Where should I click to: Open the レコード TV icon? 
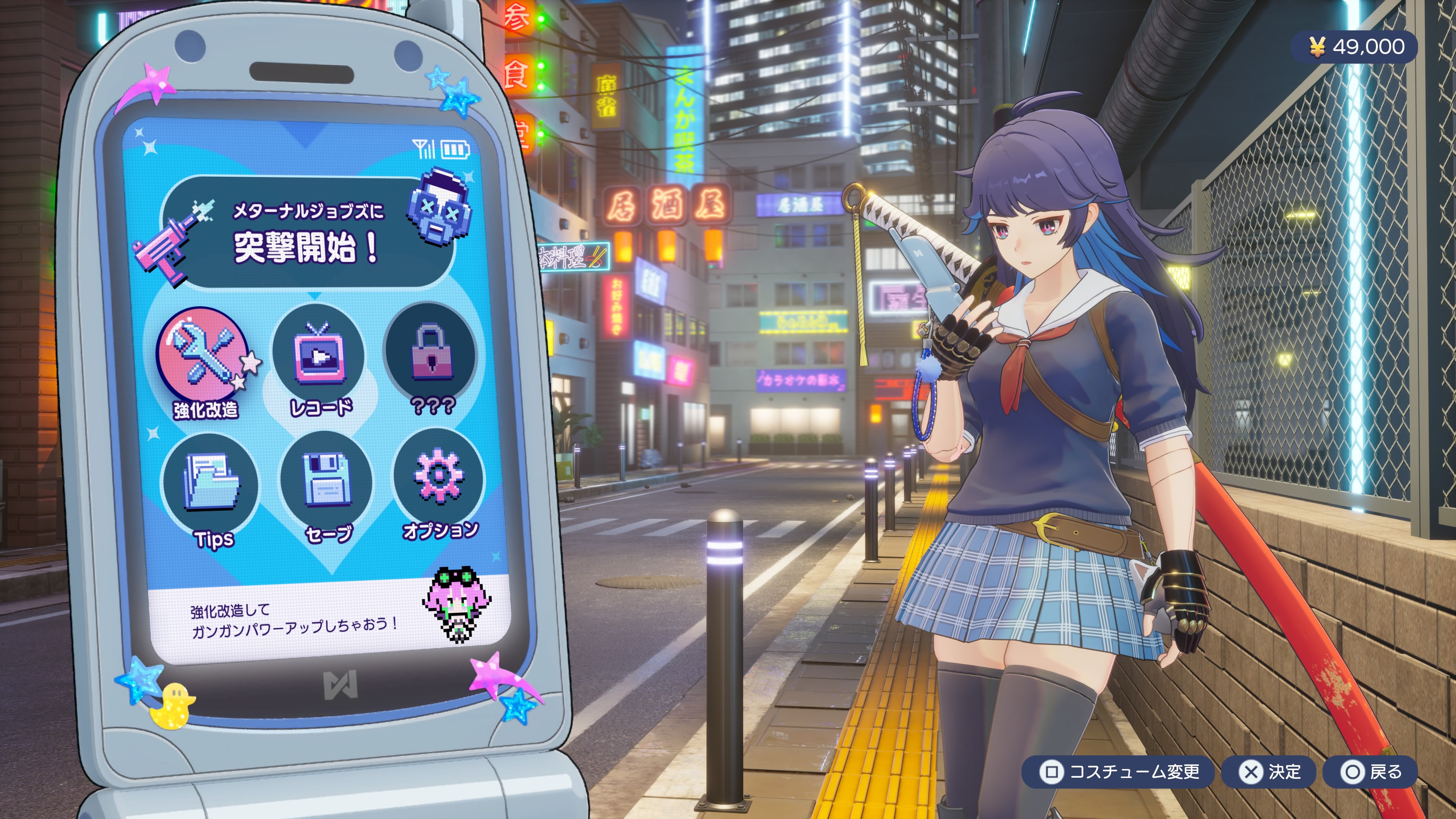coord(318,355)
